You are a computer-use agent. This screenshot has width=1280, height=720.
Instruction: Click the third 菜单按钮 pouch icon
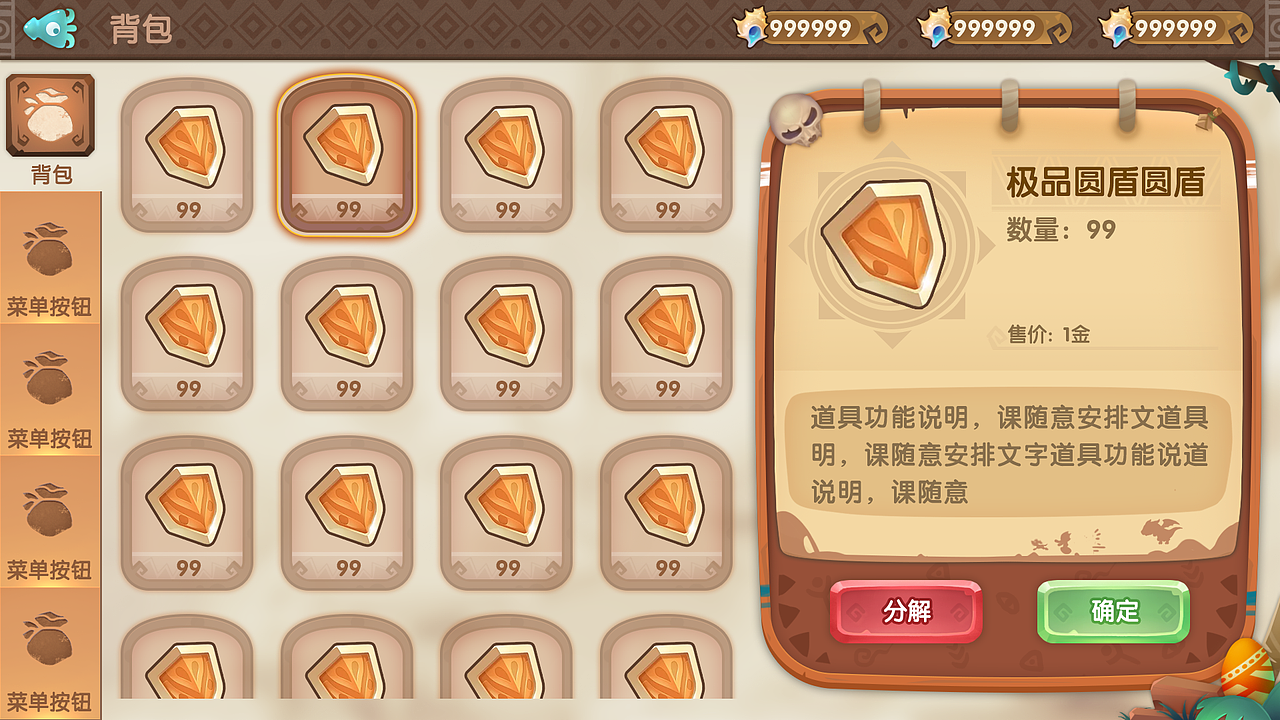(50, 513)
